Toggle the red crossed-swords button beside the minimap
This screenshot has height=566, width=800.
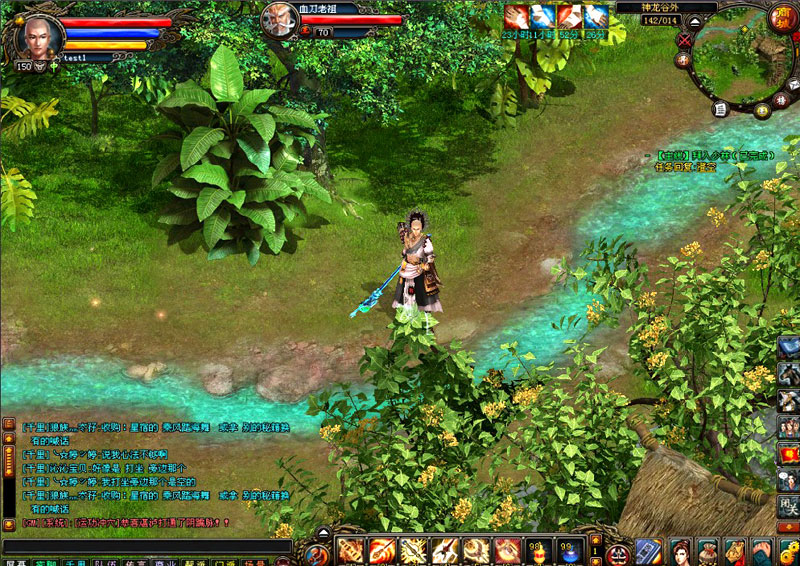pos(684,40)
